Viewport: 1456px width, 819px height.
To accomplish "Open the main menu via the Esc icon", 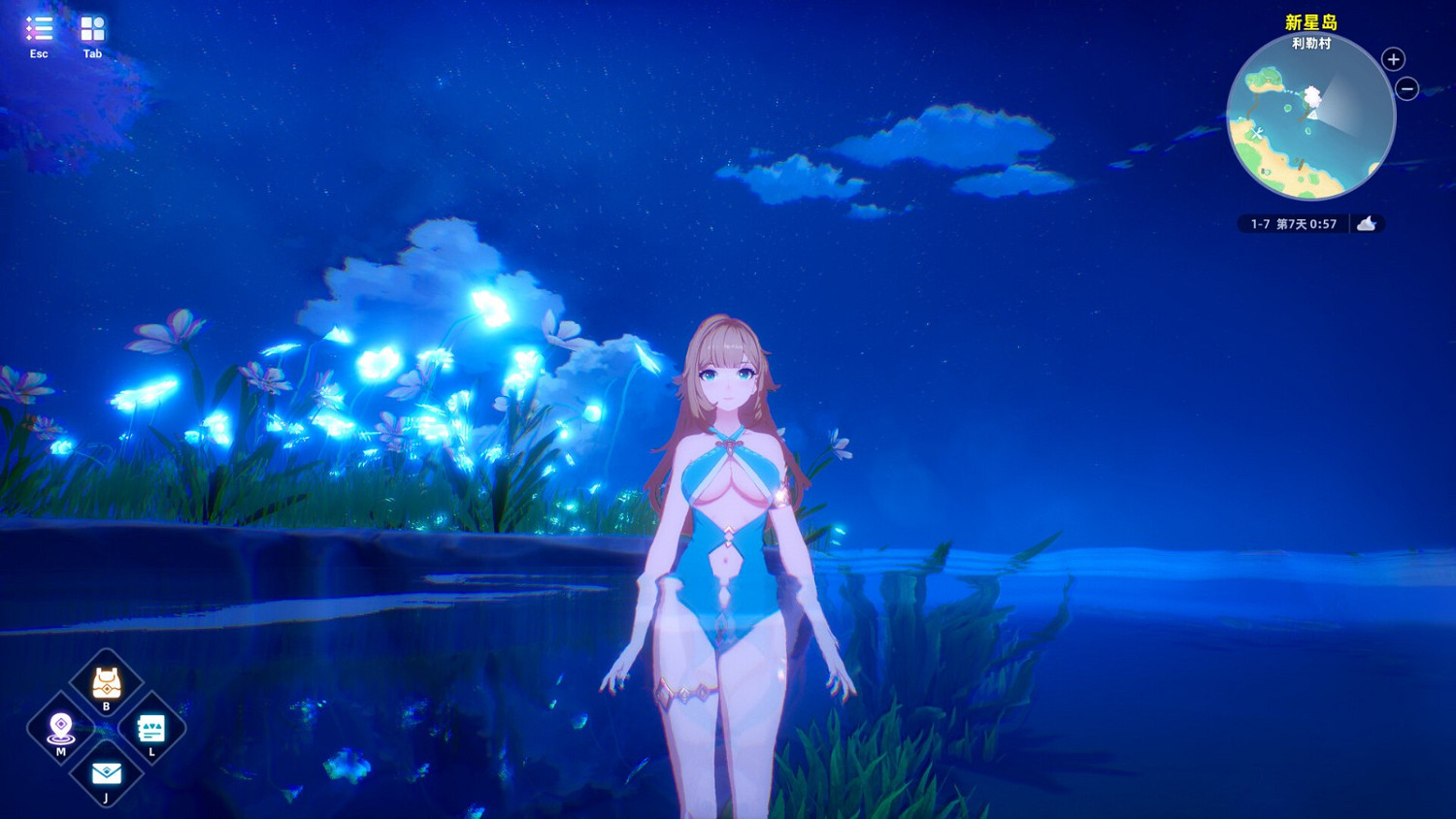I will click(x=39, y=30).
